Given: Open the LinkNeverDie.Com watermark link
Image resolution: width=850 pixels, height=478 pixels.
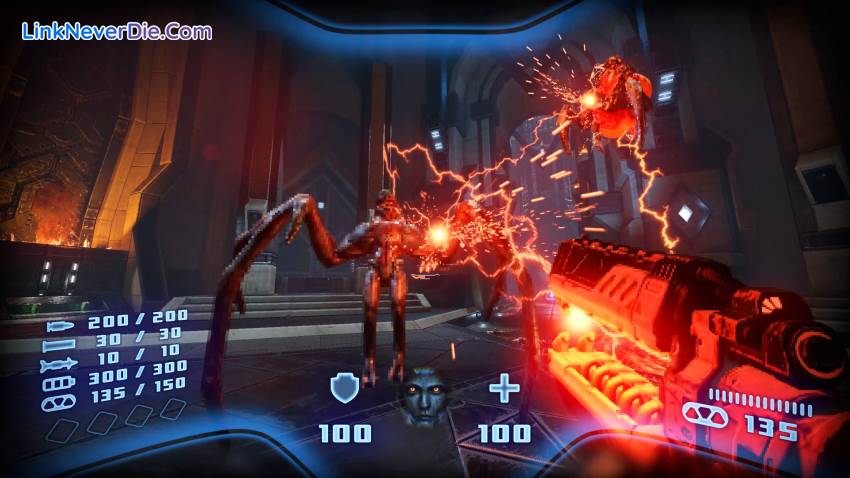Looking at the screenshot, I should (x=117, y=31).
